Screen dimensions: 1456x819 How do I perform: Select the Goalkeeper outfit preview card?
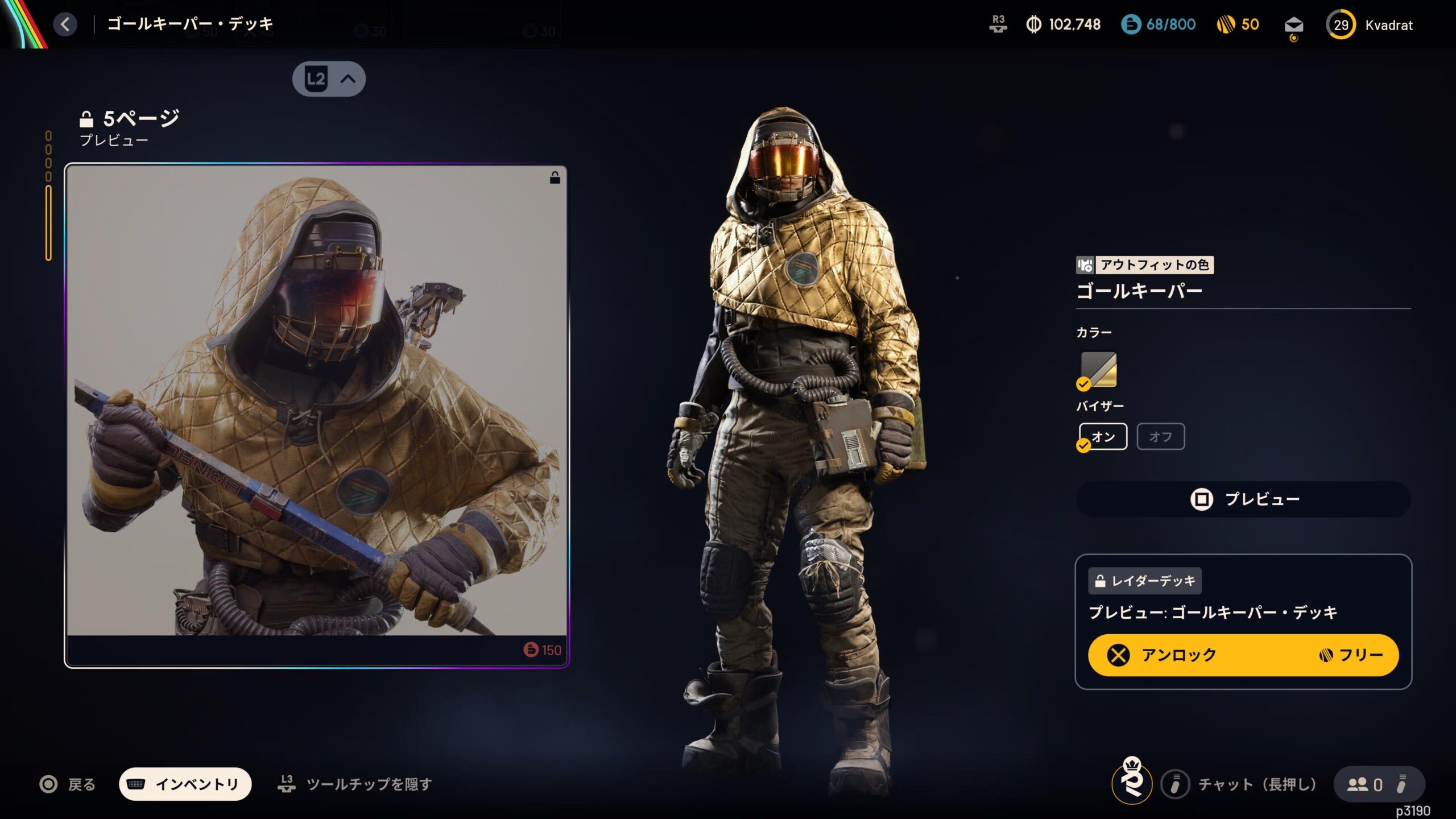click(x=316, y=415)
